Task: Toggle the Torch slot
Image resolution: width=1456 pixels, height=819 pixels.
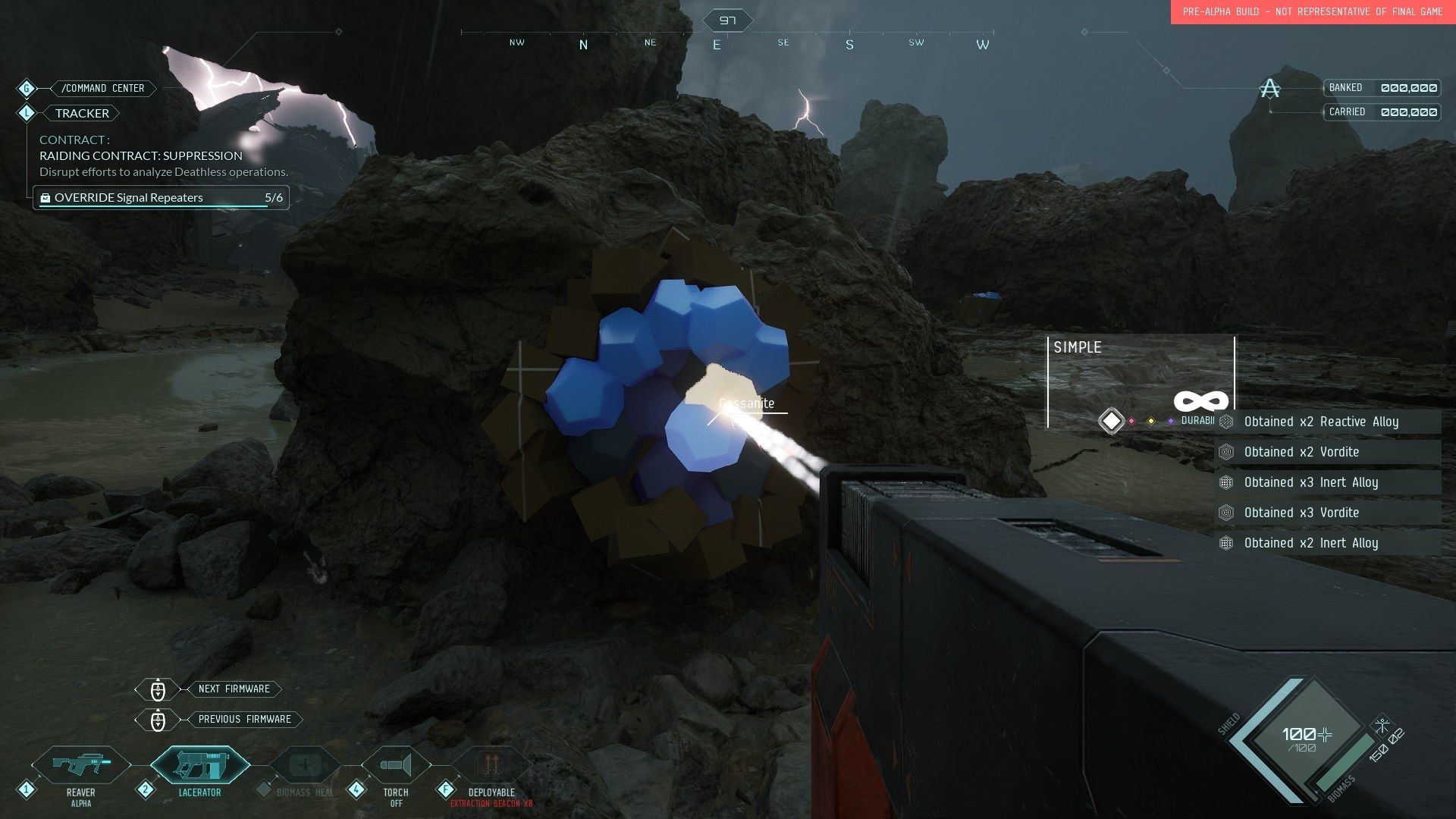Action: (396, 766)
